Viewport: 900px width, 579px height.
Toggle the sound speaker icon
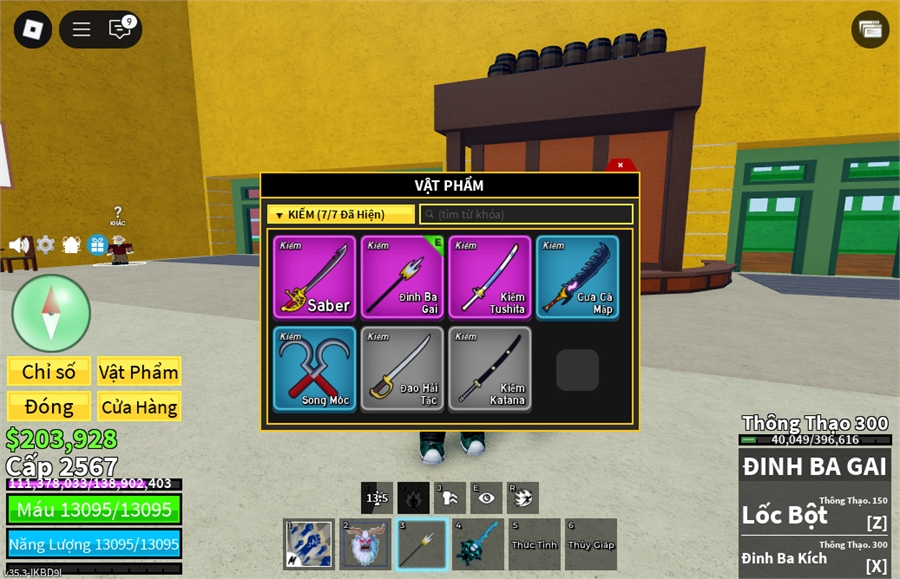pyautogui.click(x=19, y=244)
